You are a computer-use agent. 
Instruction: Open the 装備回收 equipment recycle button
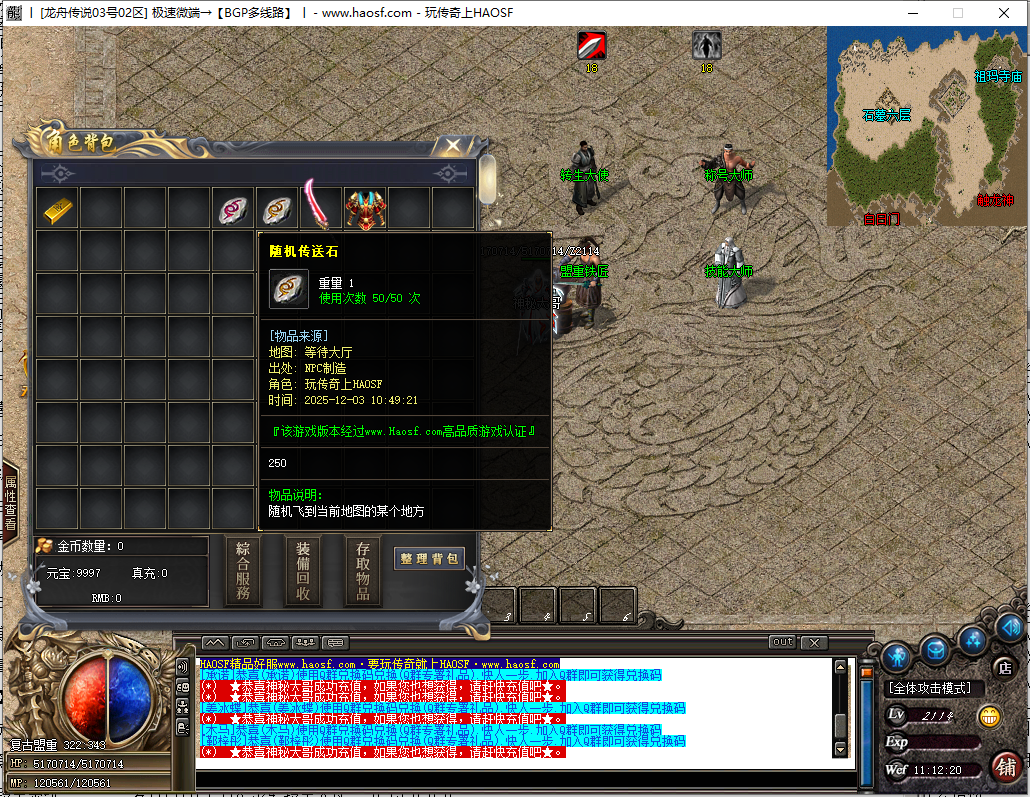[x=303, y=570]
